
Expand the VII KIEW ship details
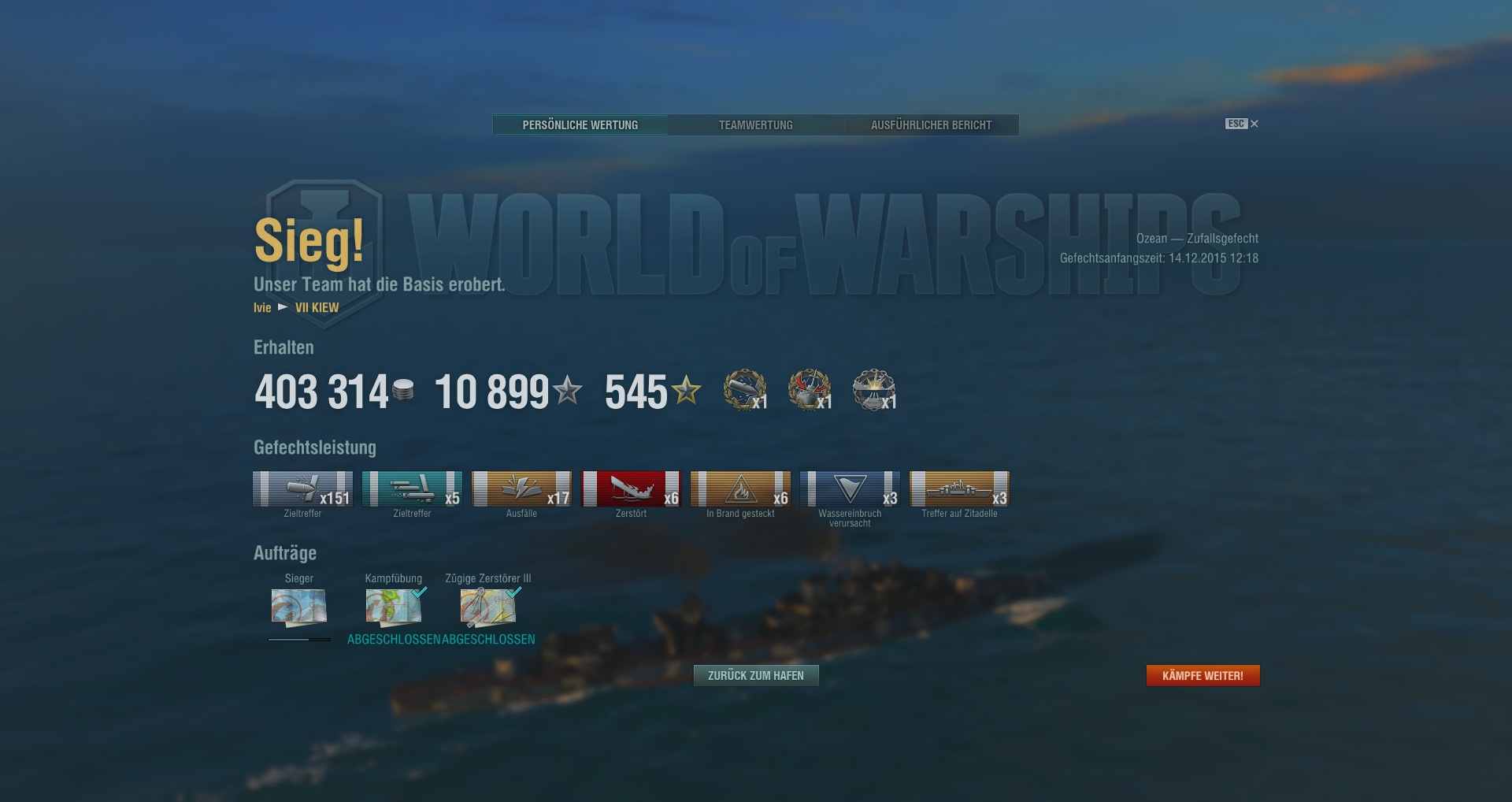click(317, 308)
